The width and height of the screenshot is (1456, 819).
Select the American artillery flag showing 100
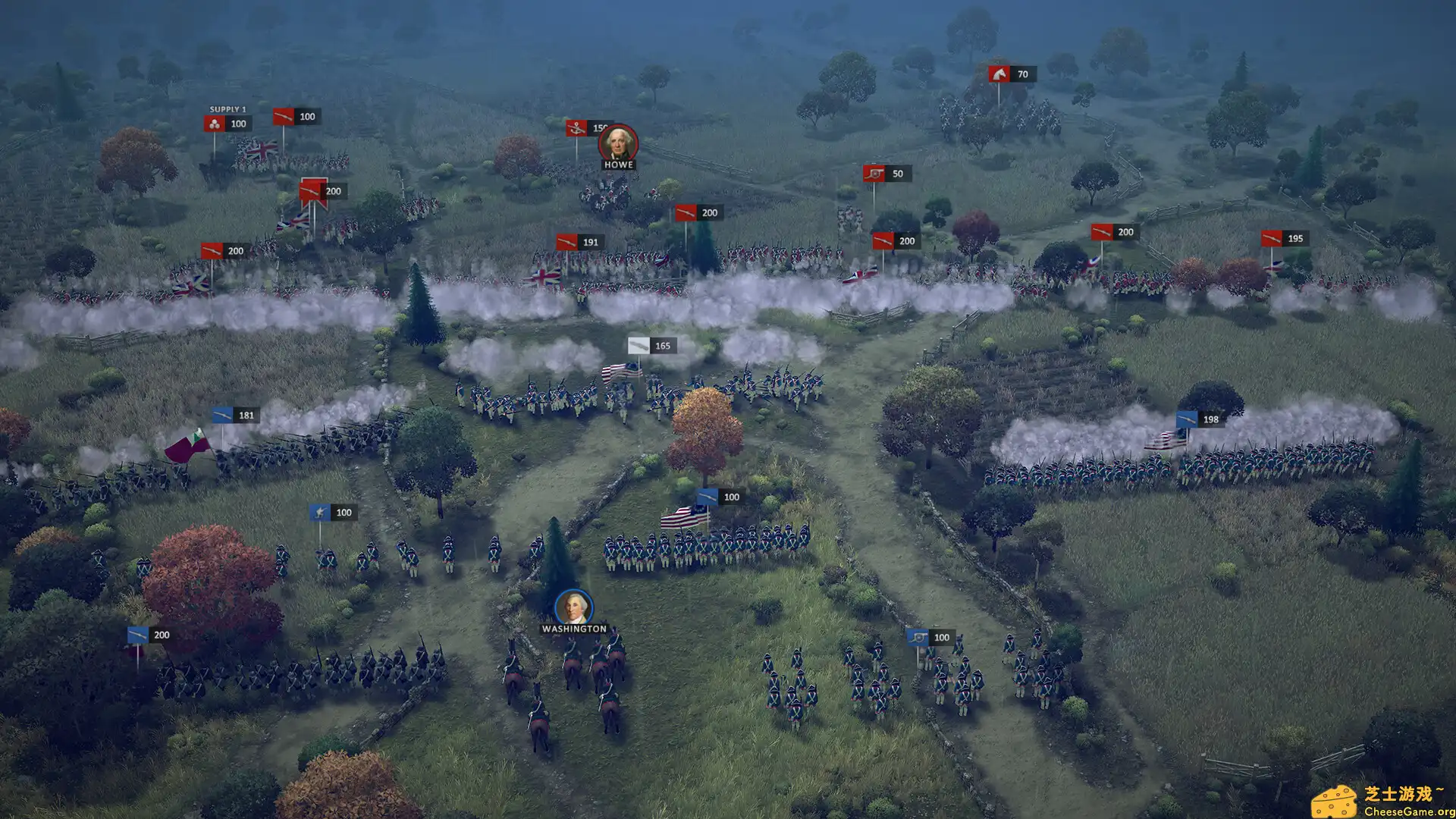tap(920, 637)
